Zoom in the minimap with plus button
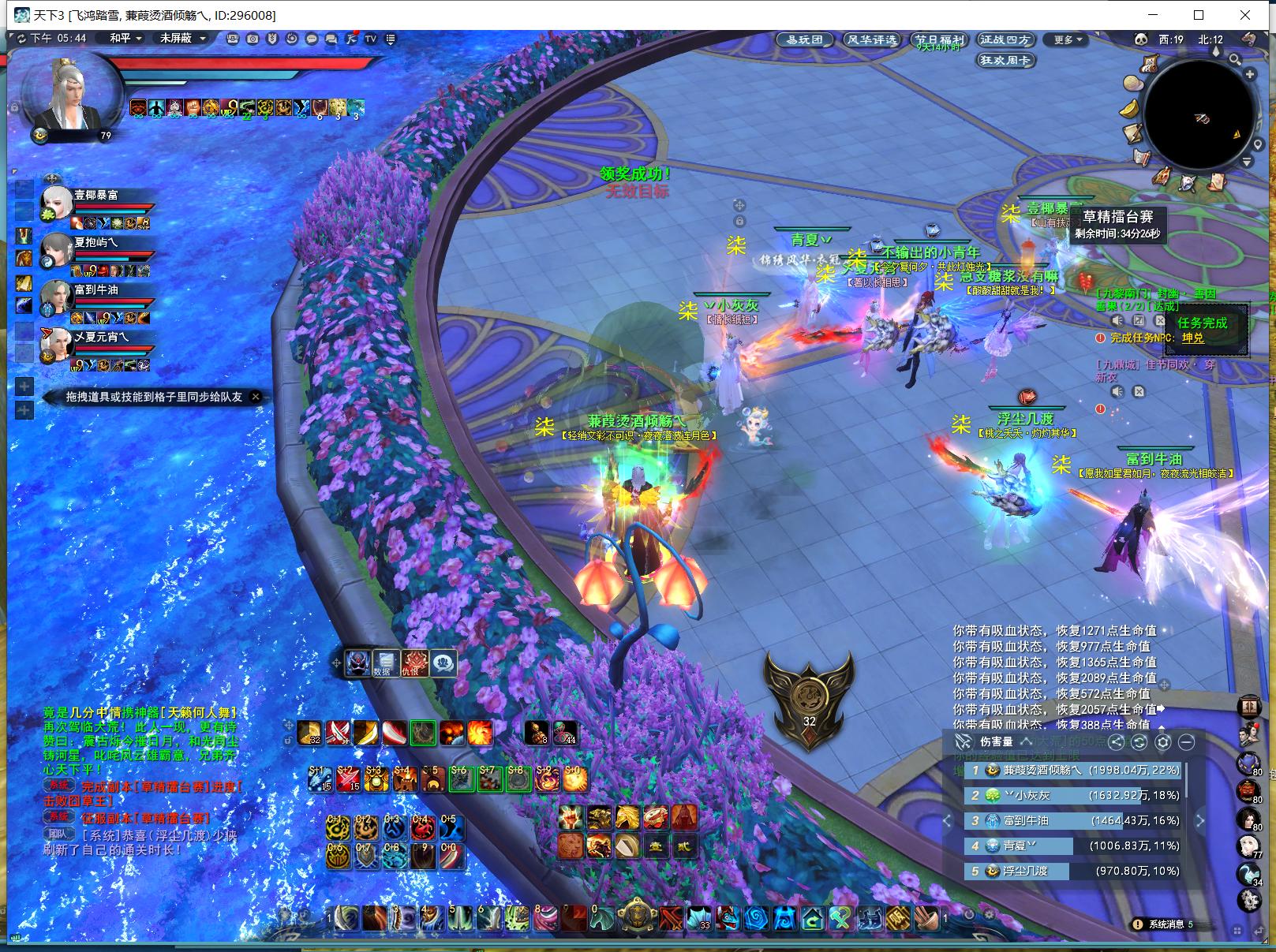The width and height of the screenshot is (1276, 952). coord(1249,73)
